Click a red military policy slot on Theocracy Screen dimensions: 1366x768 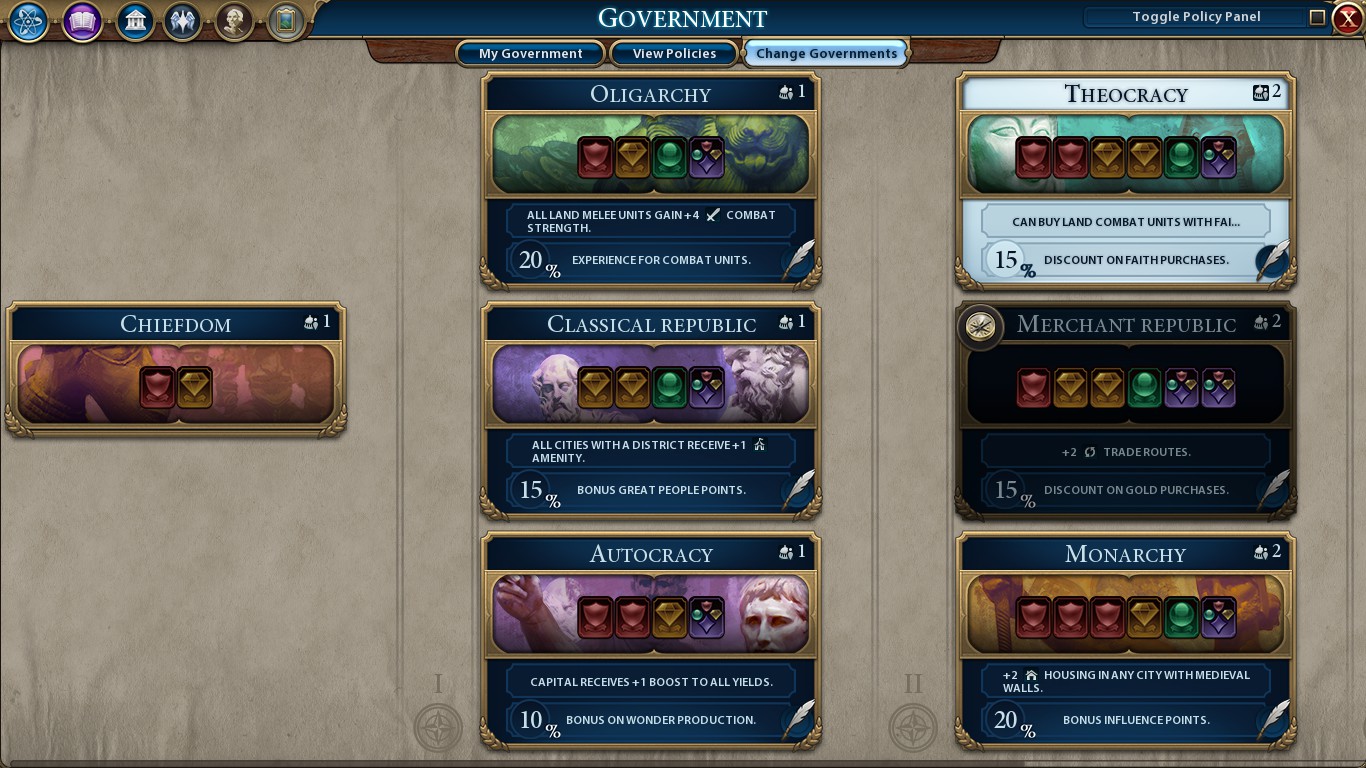1033,157
